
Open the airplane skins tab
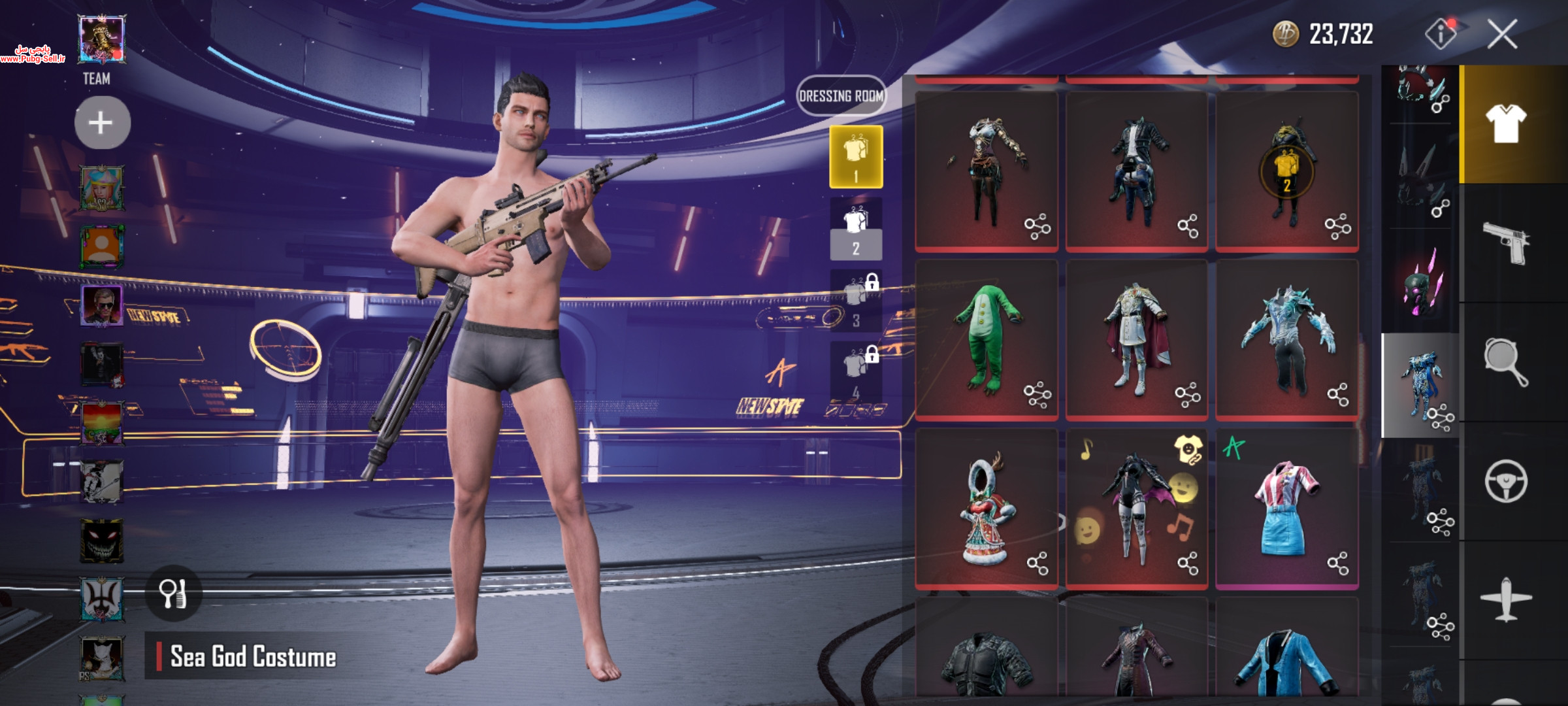pyautogui.click(x=1506, y=599)
